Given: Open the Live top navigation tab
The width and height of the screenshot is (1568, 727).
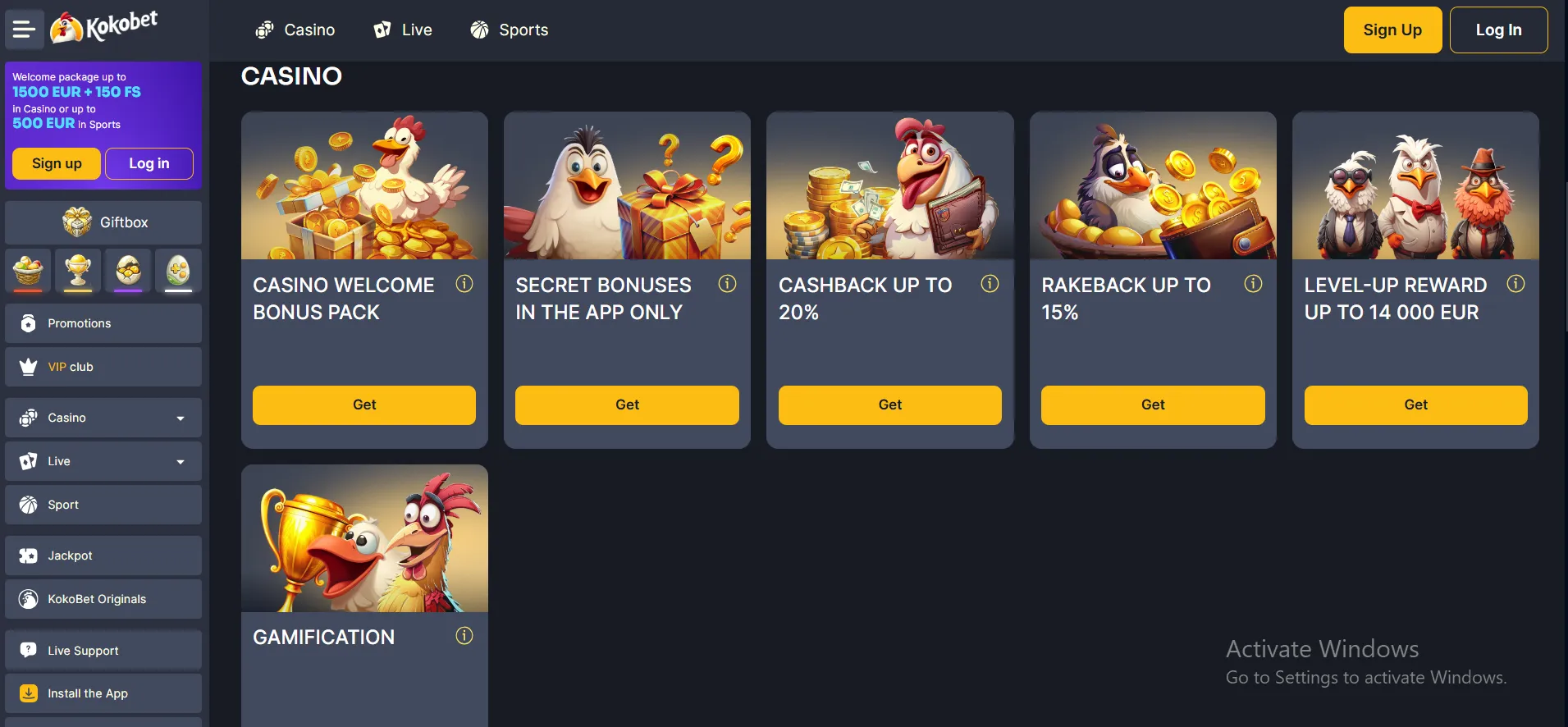Looking at the screenshot, I should pos(402,30).
